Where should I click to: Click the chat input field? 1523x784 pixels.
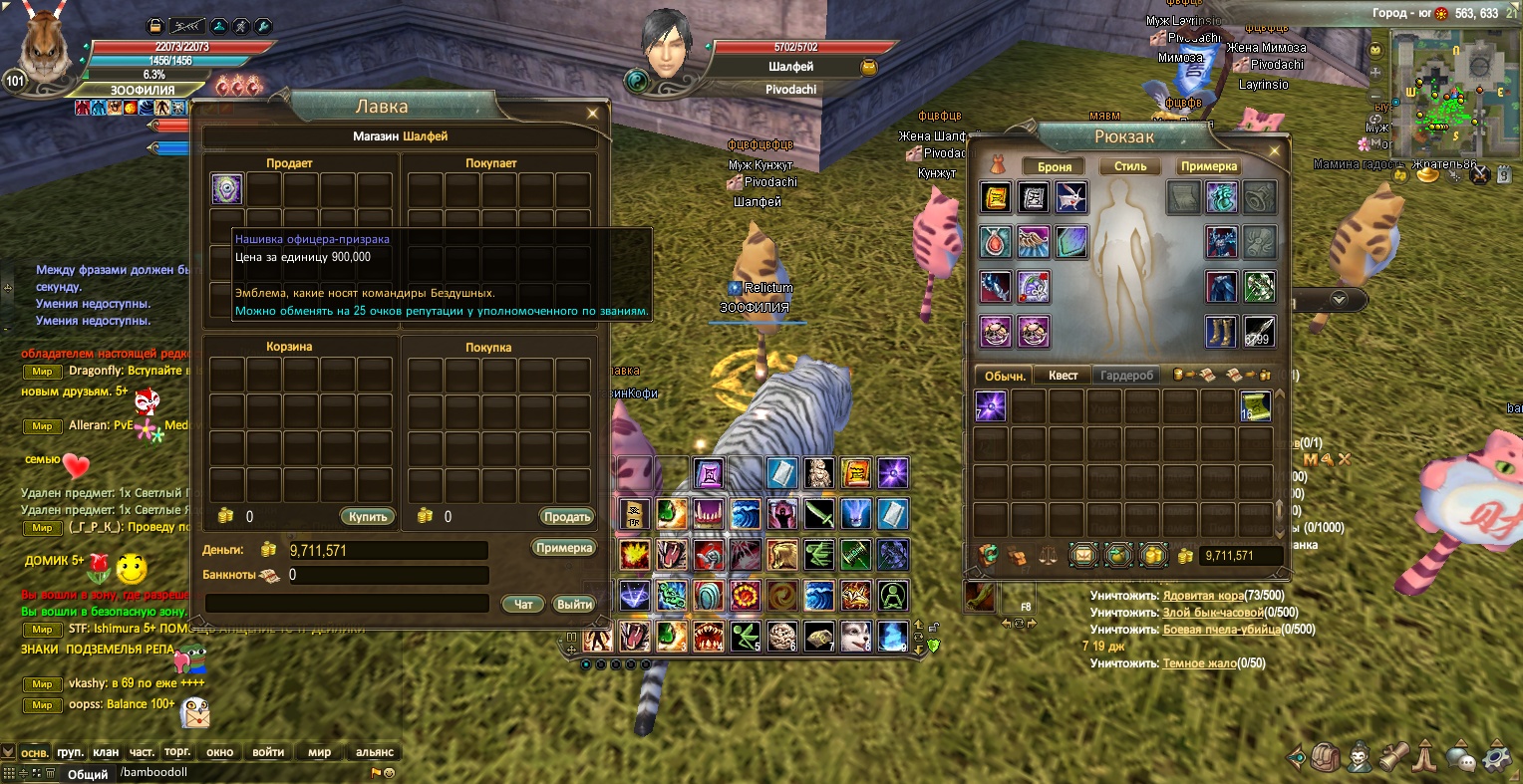(x=239, y=772)
